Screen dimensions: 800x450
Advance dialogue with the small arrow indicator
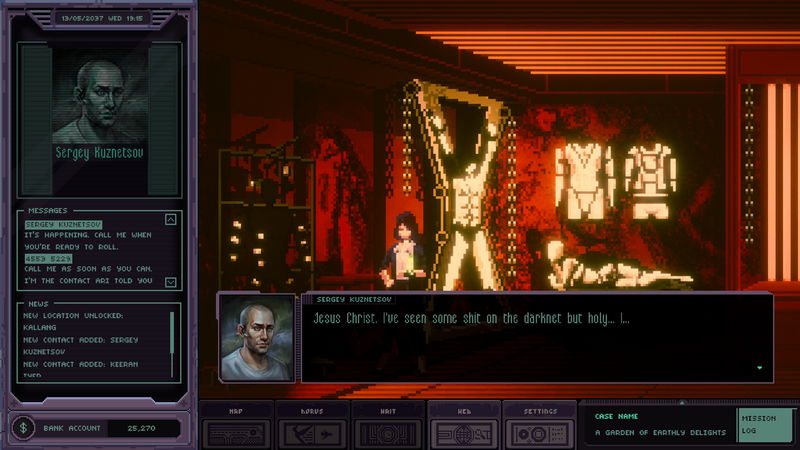pos(760,368)
